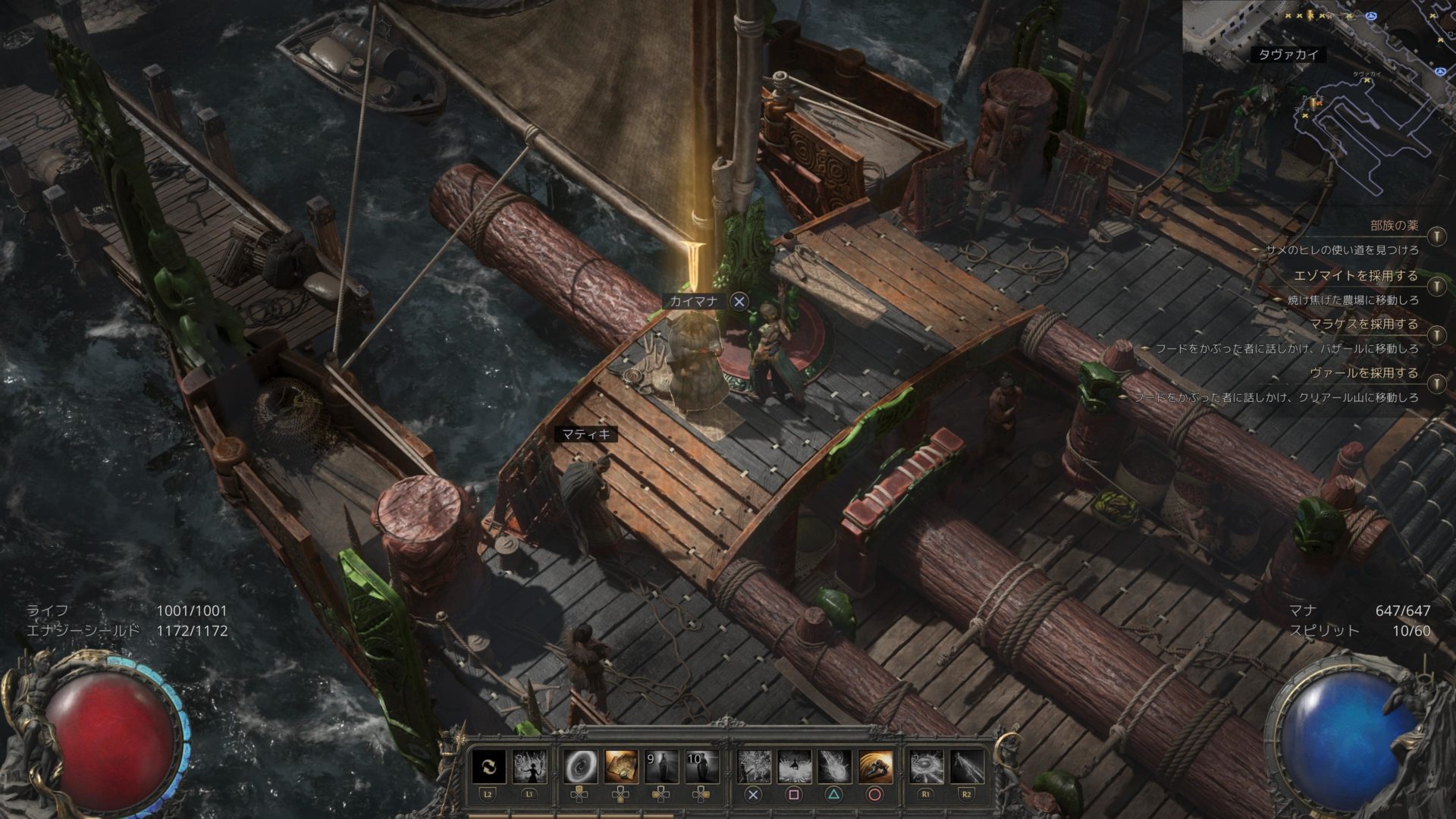Use the flask showing charge count 10

702,767
